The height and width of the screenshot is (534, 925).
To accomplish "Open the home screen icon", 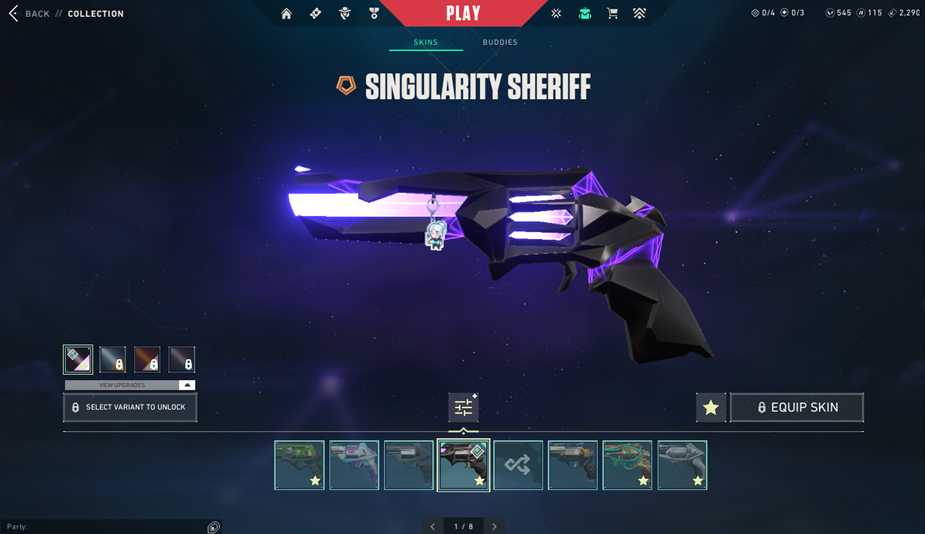I will (287, 14).
